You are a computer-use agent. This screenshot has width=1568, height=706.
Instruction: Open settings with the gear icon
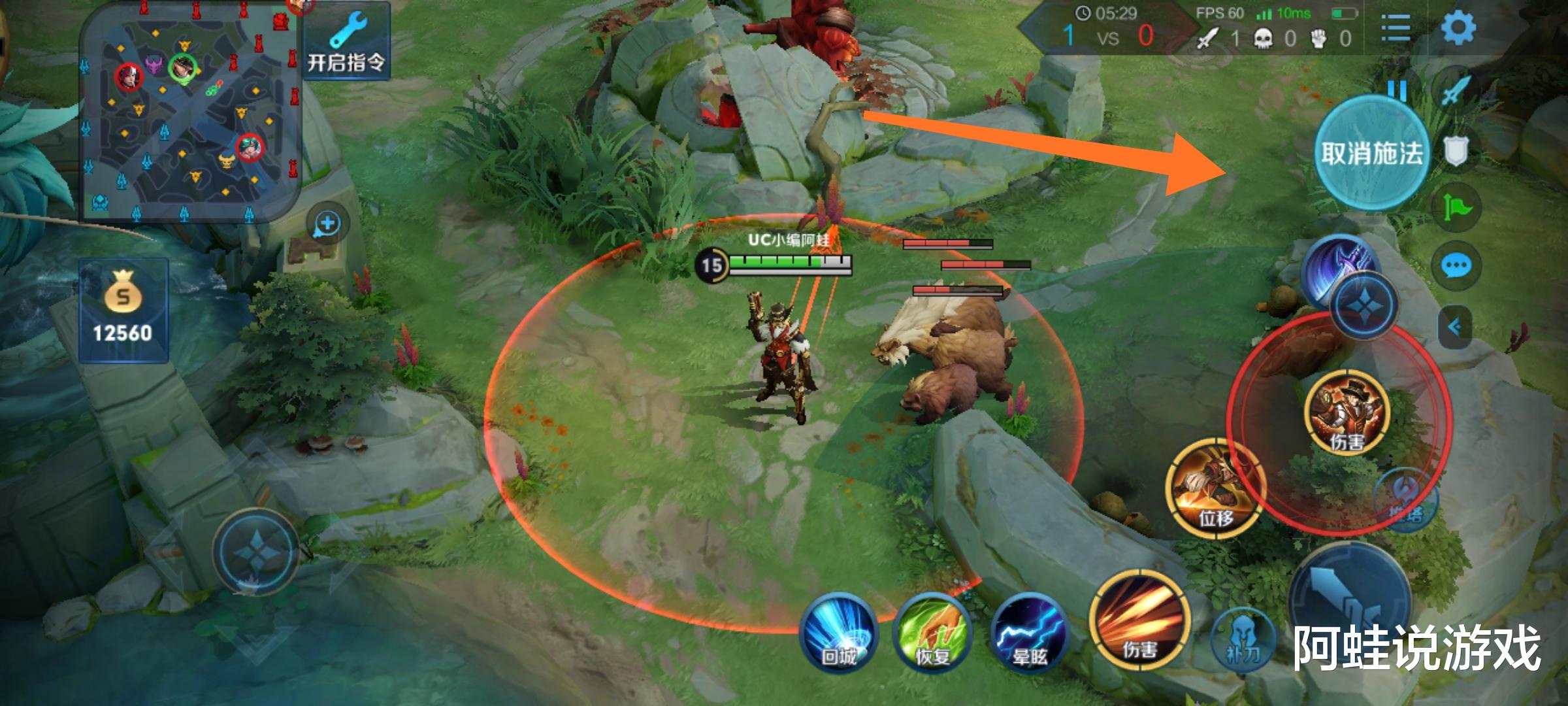[x=1458, y=29]
